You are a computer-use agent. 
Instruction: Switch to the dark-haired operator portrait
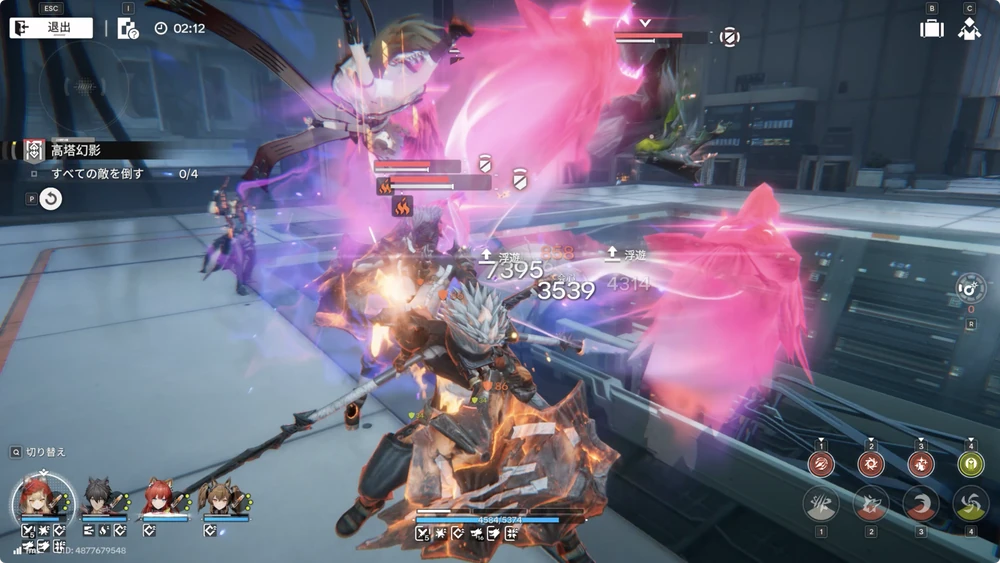pos(103,497)
